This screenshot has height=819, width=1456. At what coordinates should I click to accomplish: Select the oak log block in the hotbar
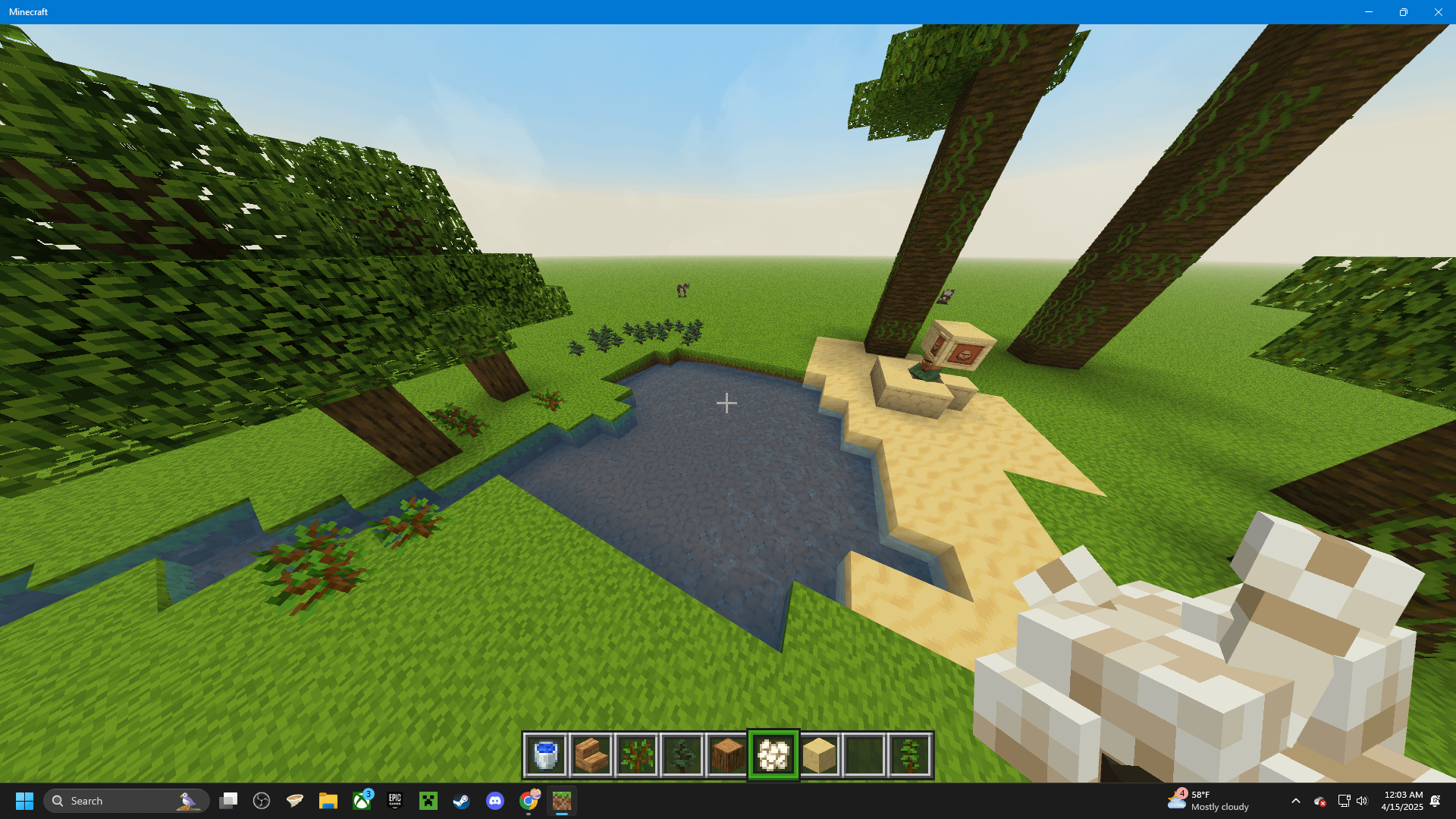click(x=727, y=754)
